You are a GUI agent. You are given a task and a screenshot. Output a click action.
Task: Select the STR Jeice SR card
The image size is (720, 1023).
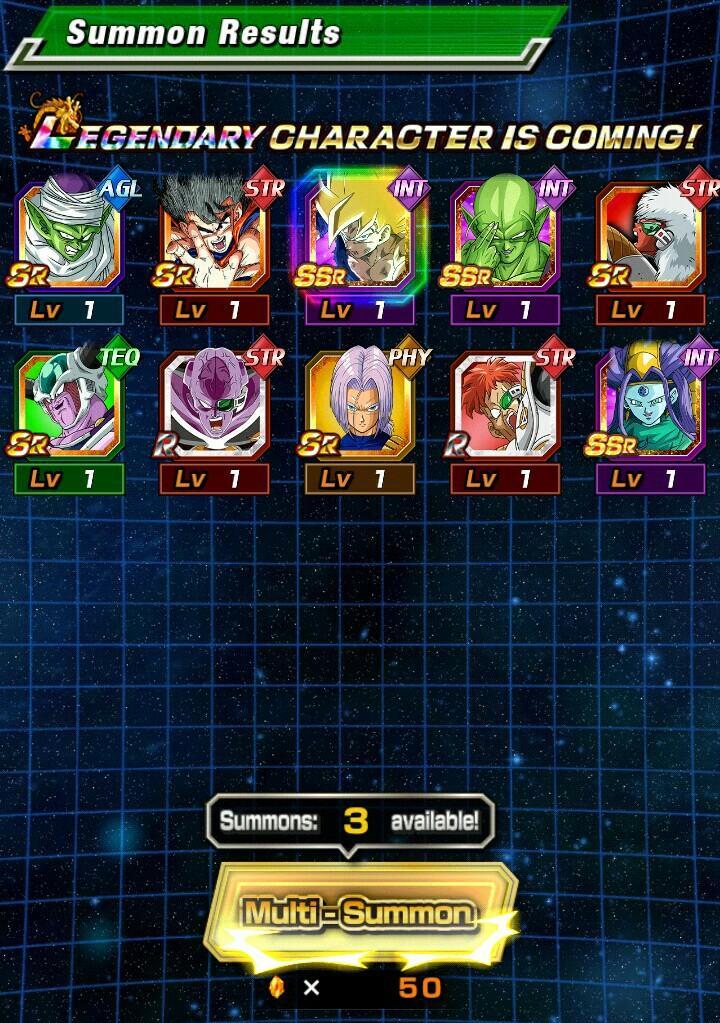(650, 237)
